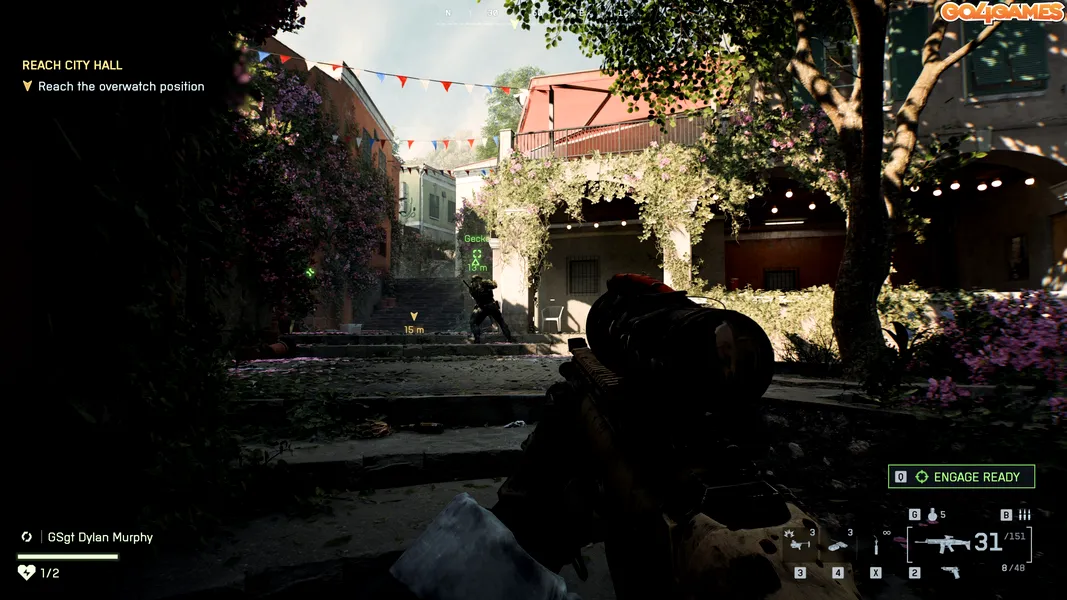
Task: Switch to the pistol sidearm icon
Action: click(950, 572)
